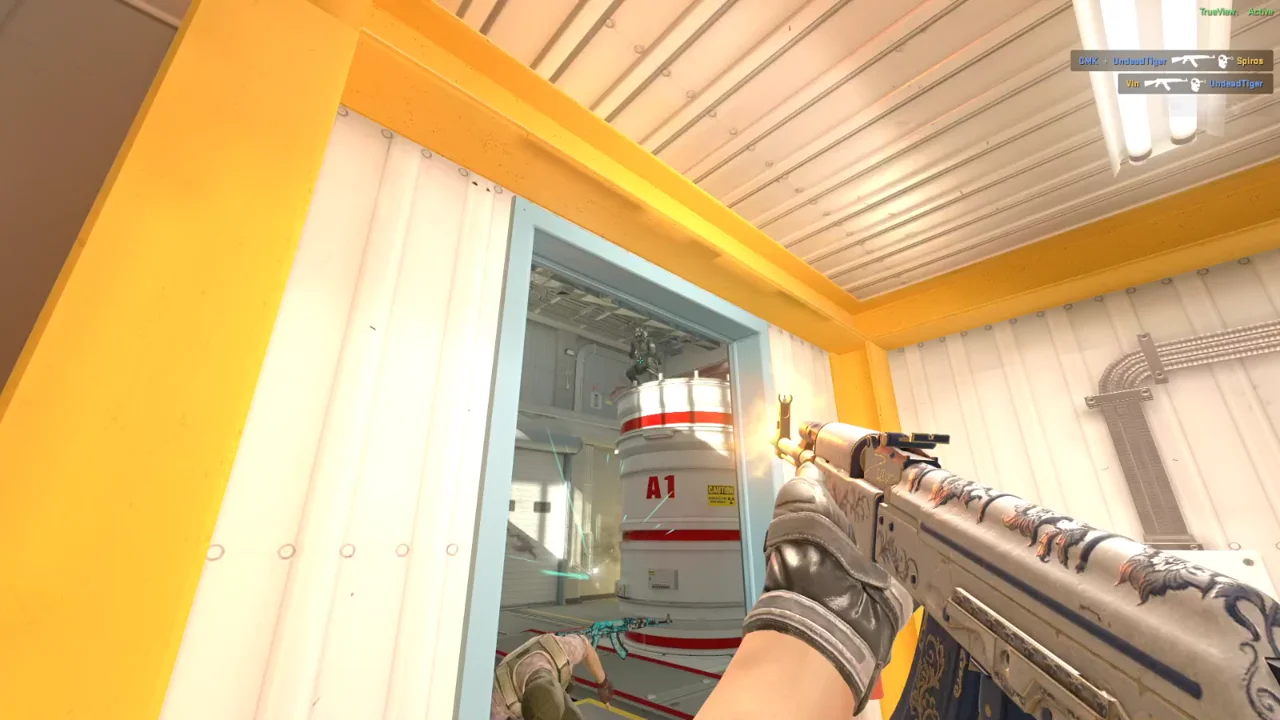The image size is (1280, 720).
Task: Click the headshot skull icon next to Spiros
Action: tap(1223, 62)
